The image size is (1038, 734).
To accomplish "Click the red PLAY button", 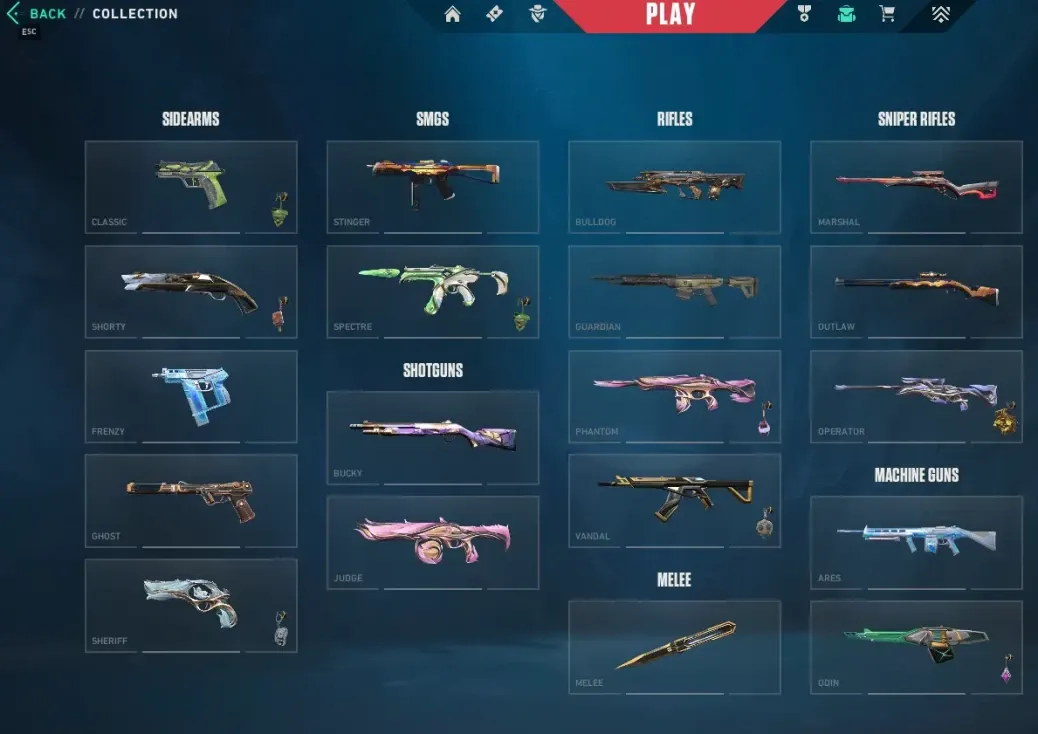I will [669, 15].
